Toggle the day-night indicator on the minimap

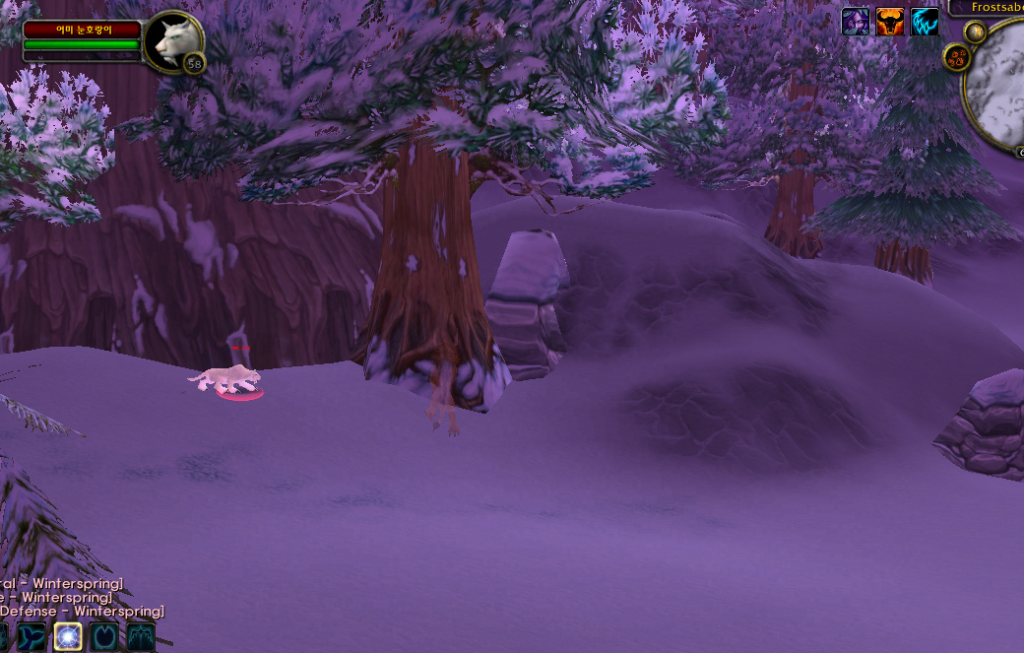coord(975,33)
